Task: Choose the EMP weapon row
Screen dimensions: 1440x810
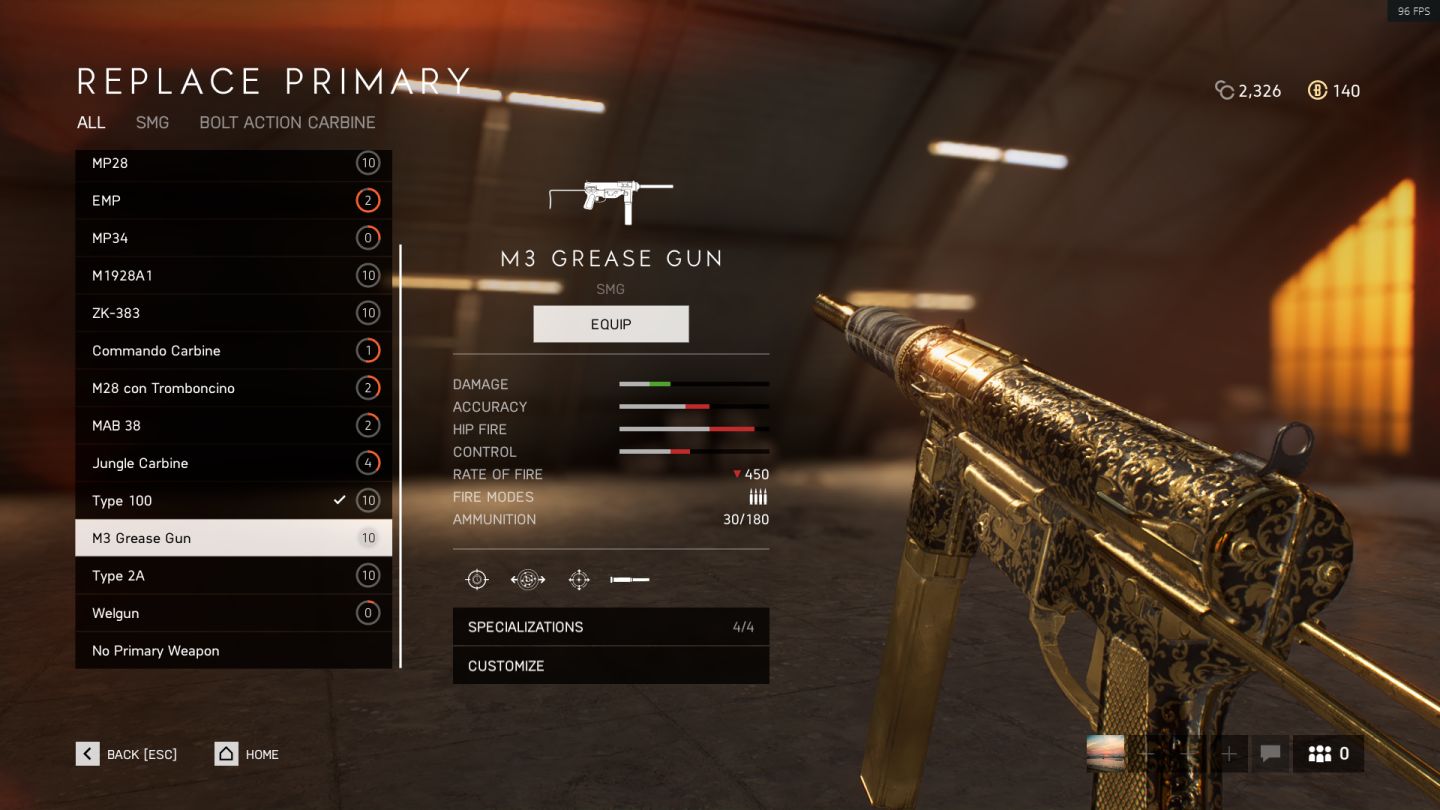Action: 233,201
